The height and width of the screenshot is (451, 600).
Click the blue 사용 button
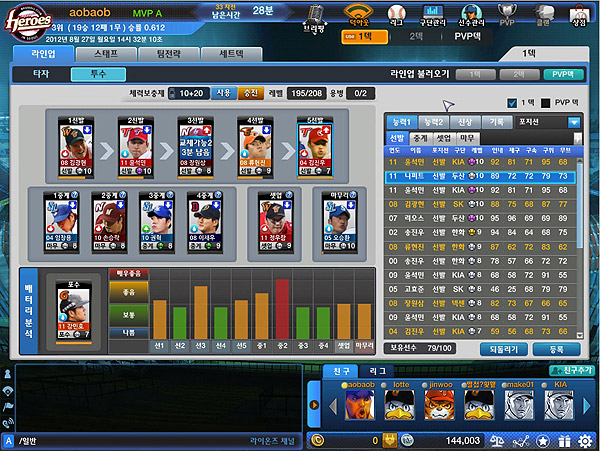tap(221, 93)
